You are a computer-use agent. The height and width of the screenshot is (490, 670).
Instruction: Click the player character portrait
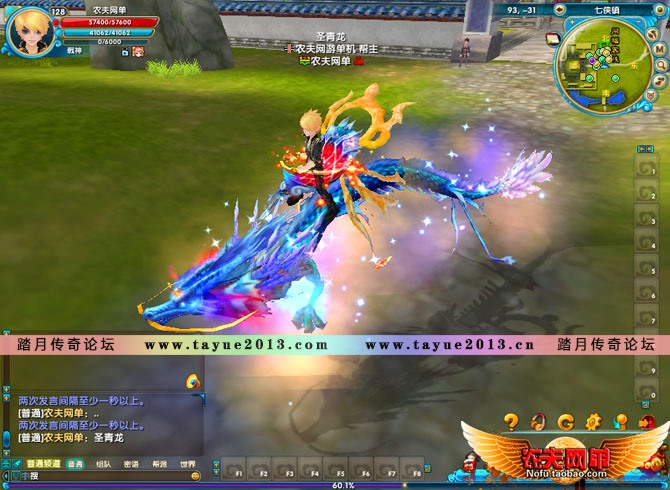click(x=29, y=31)
